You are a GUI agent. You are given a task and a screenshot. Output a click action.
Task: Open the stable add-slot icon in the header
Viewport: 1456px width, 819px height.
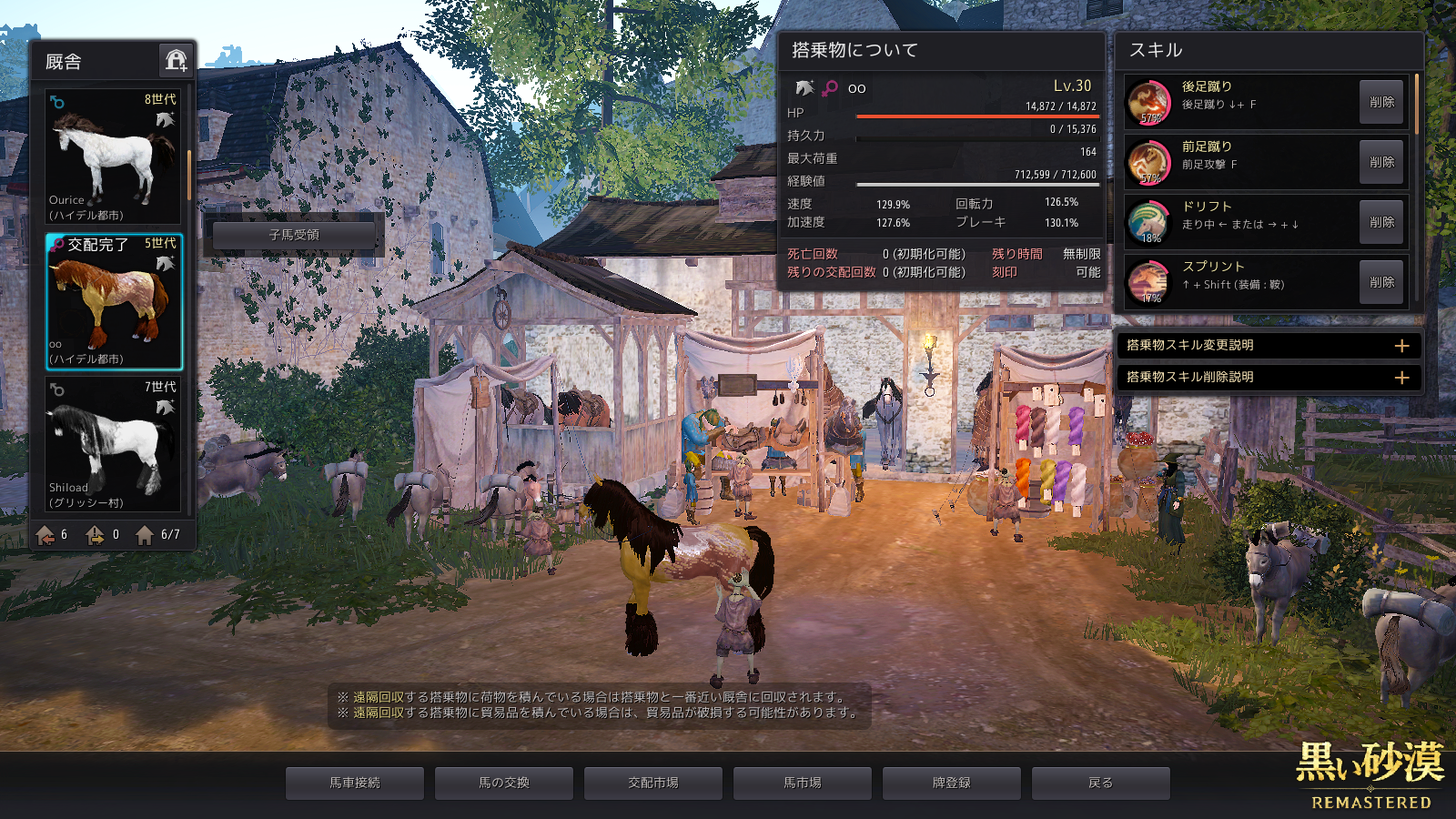(176, 61)
